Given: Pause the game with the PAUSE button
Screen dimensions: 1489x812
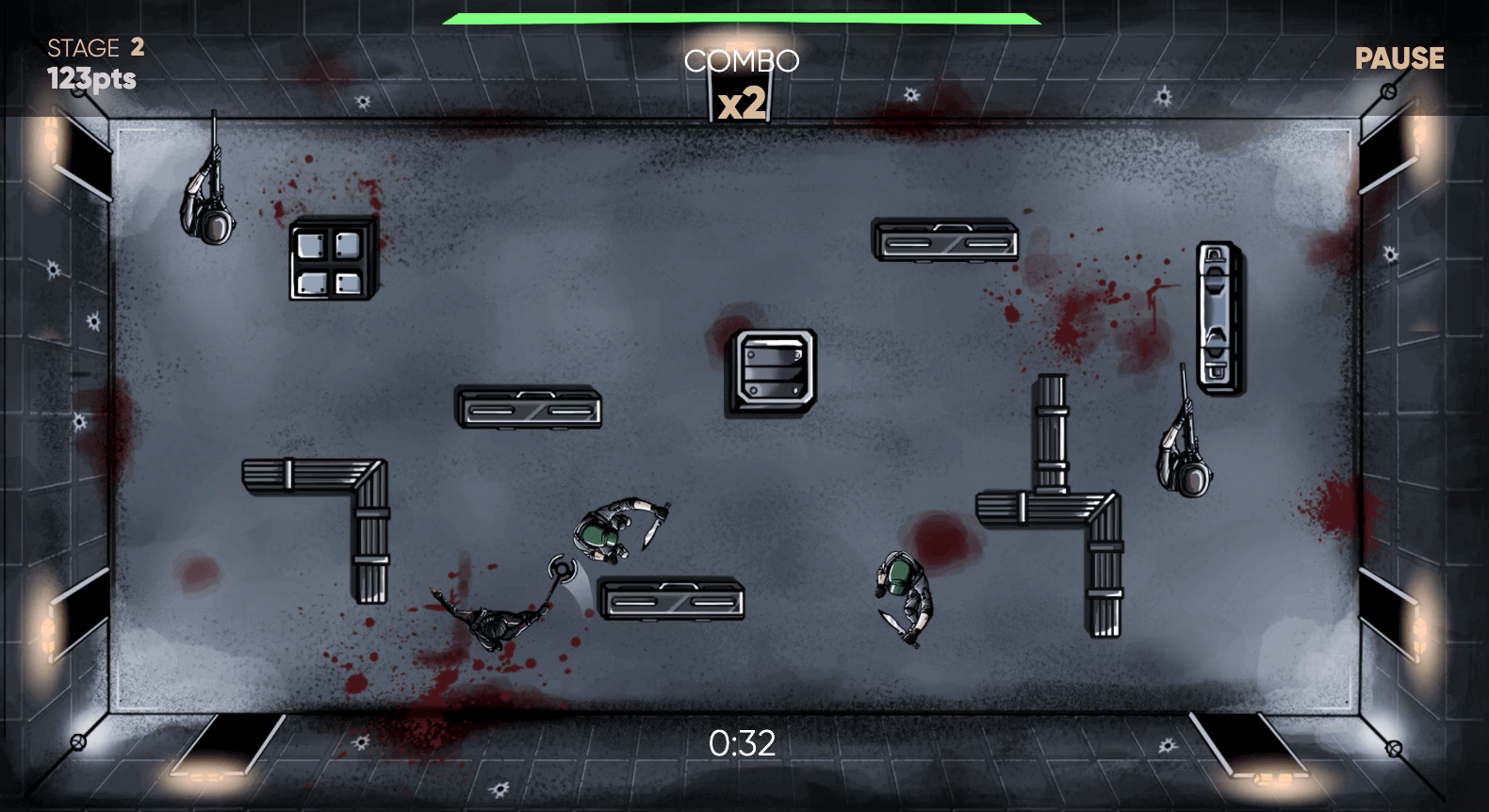Looking at the screenshot, I should 1399,58.
